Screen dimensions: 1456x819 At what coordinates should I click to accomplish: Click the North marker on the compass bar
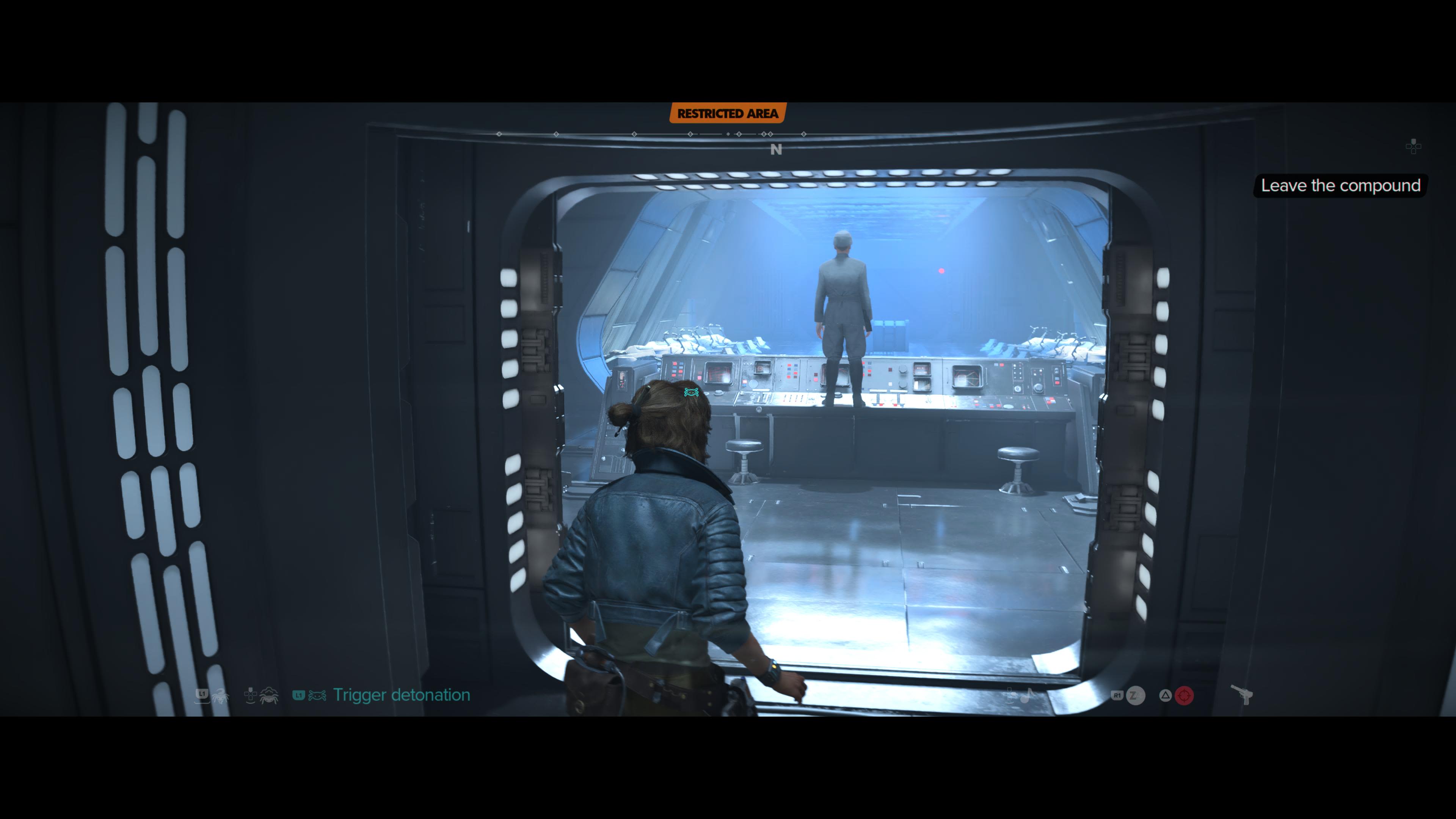coord(776,149)
